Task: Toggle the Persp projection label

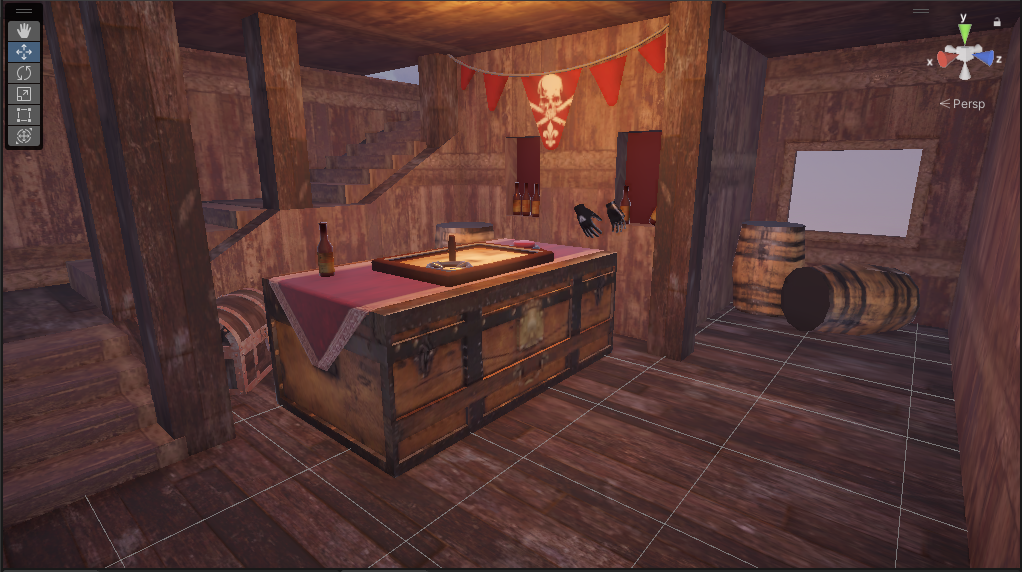Action: 963,103
